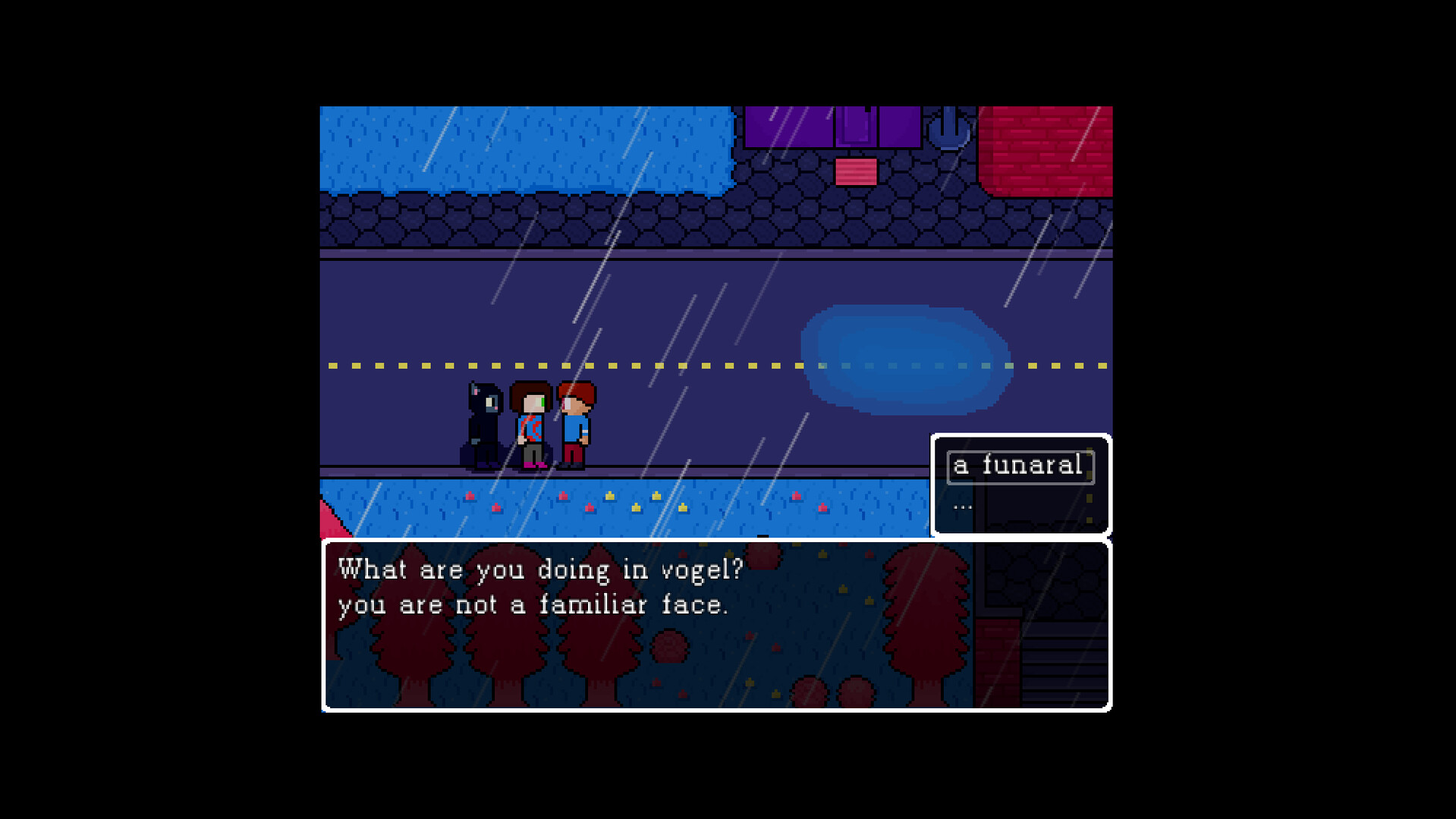Click the yellow dashed road center line

coord(683,366)
